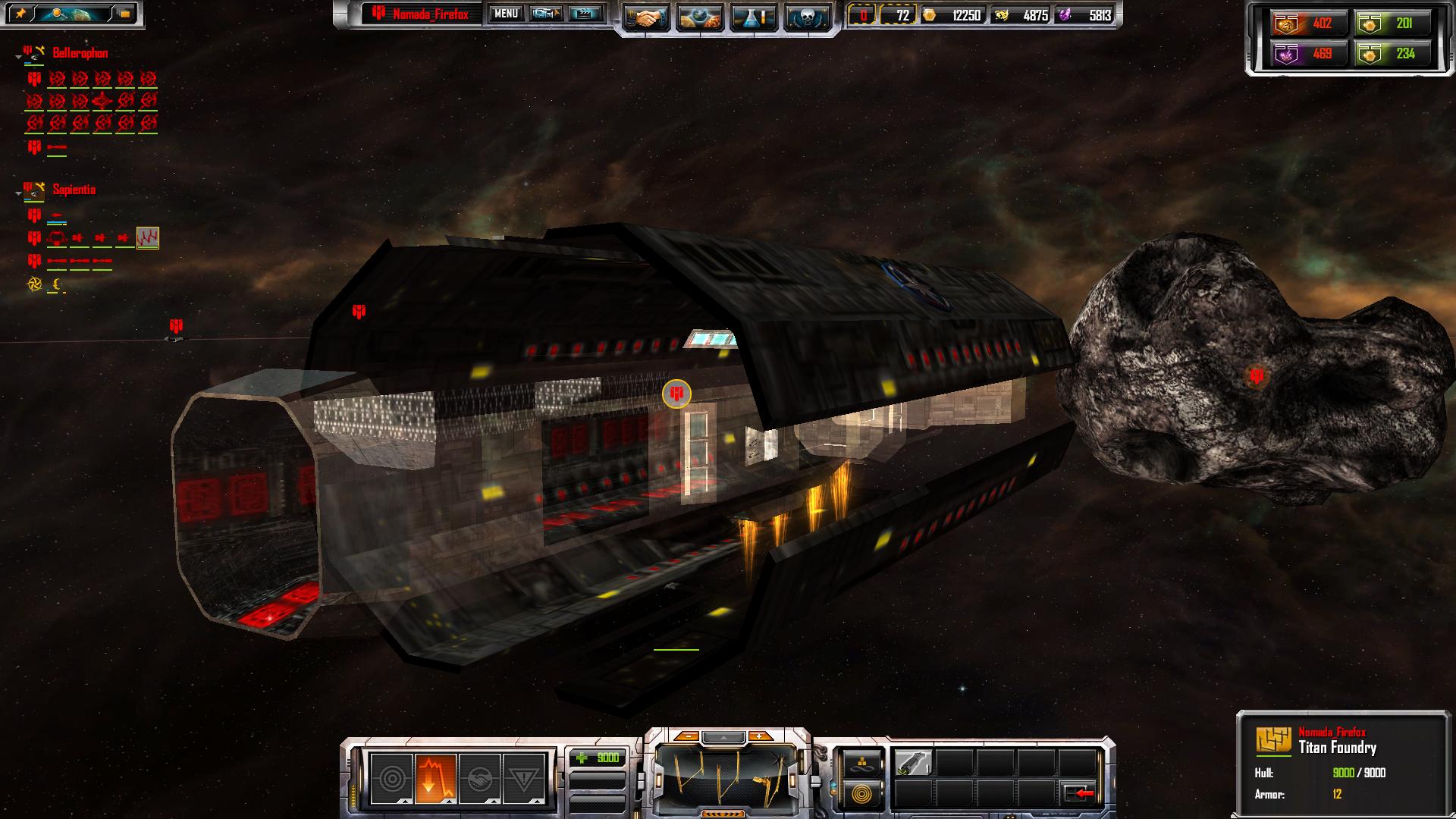
Task: Open the research flask screen
Action: click(x=753, y=17)
